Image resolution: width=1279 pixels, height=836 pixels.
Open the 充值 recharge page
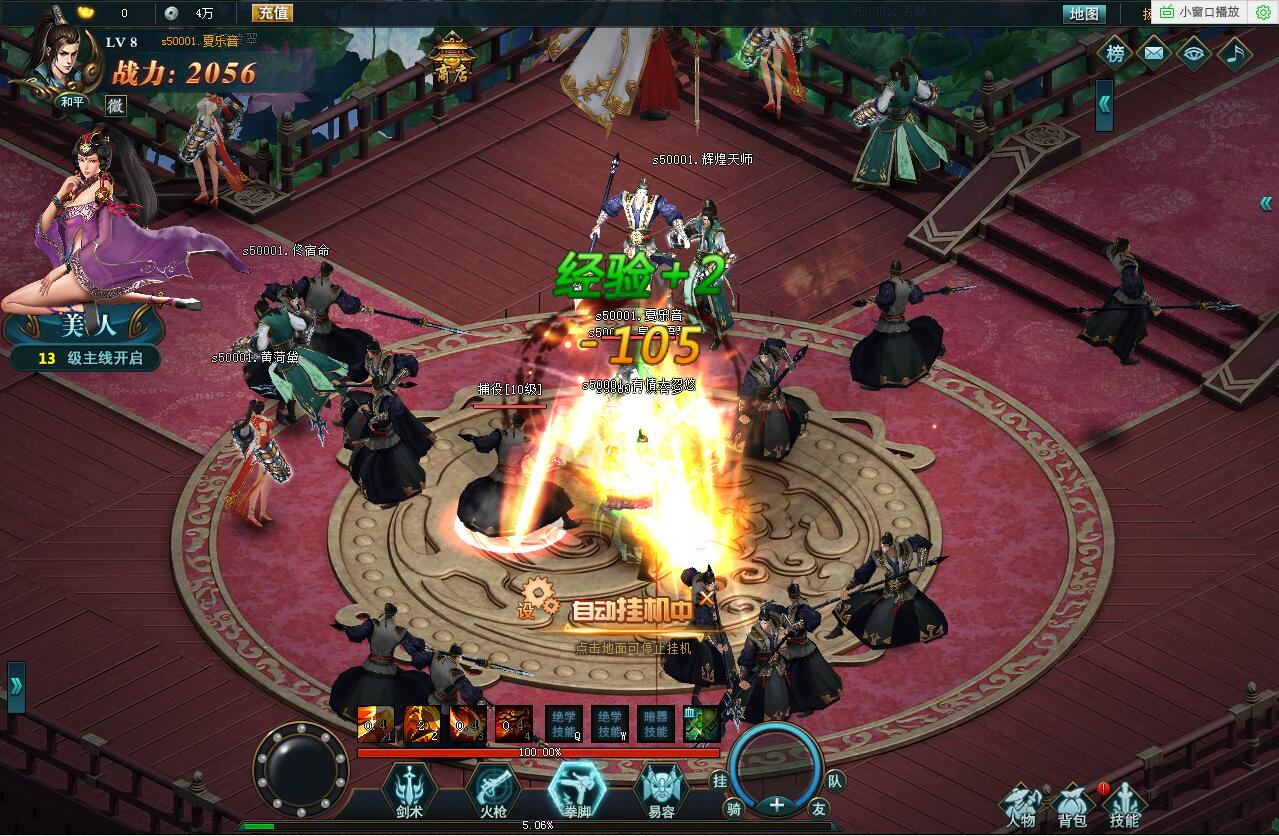click(273, 13)
